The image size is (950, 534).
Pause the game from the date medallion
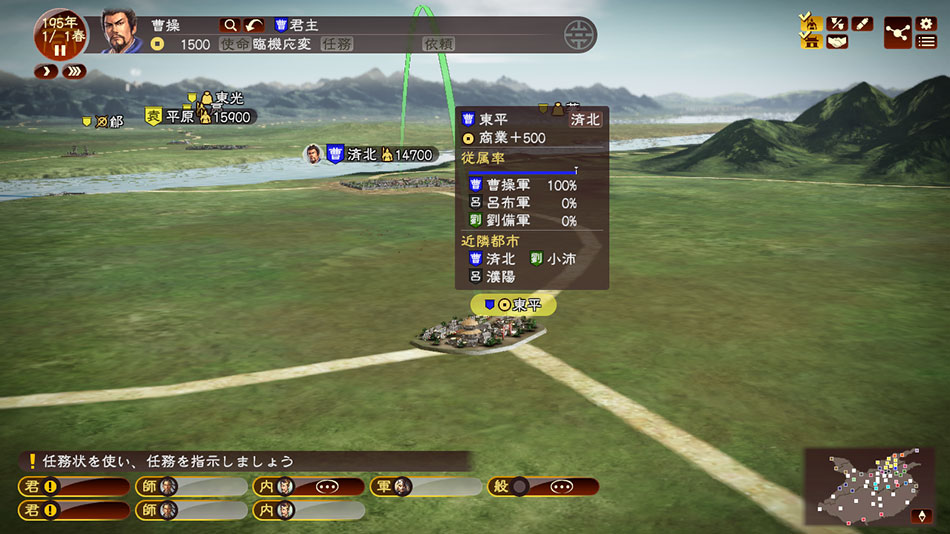(x=59, y=49)
